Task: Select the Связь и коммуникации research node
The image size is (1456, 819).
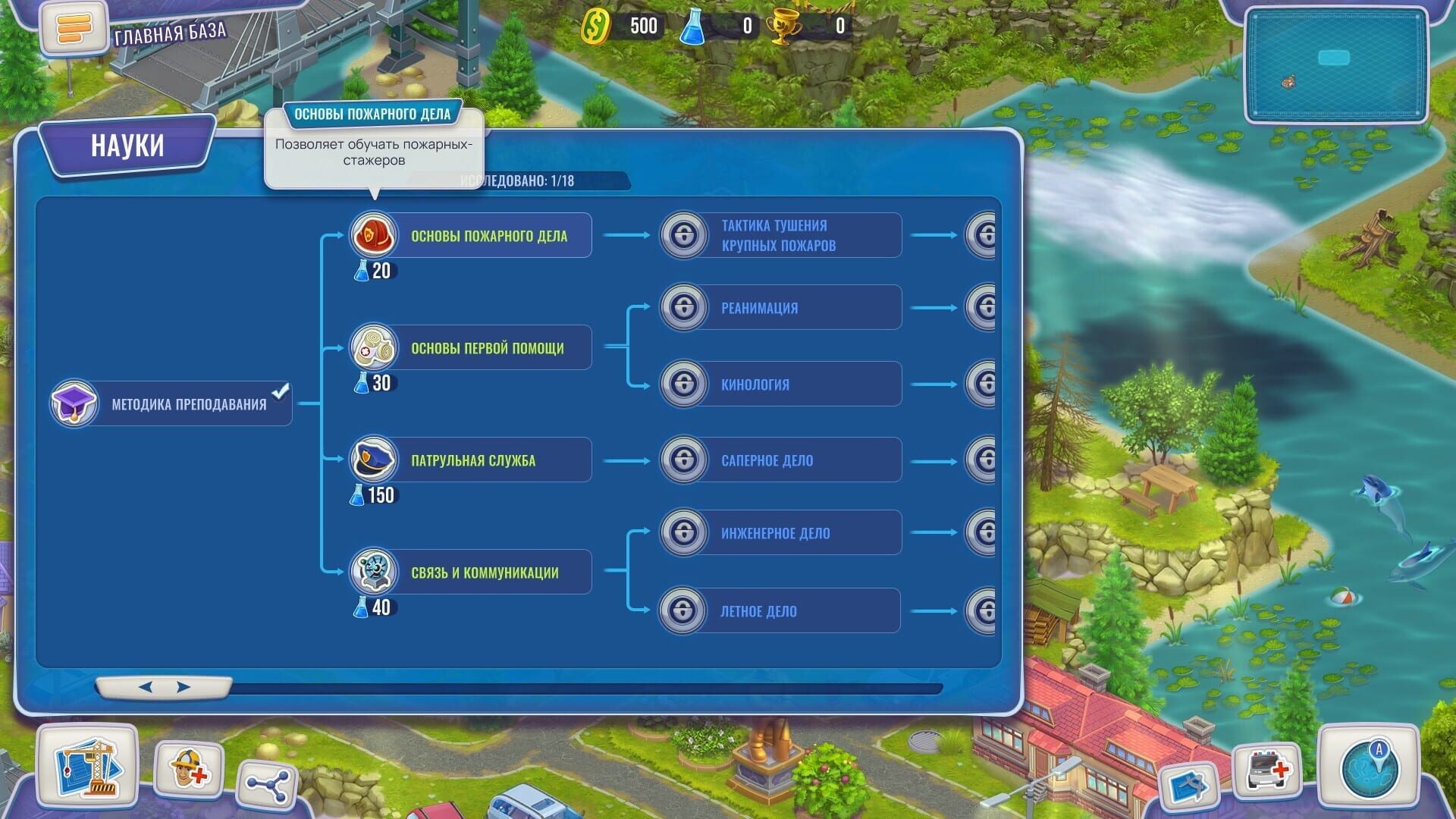Action: click(x=489, y=572)
